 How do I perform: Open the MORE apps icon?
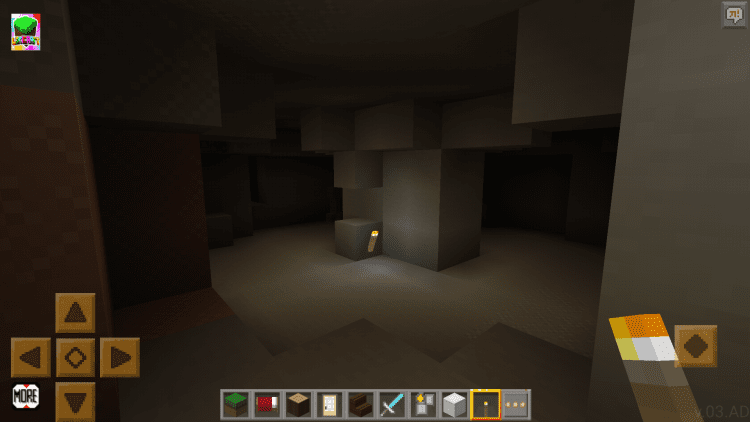pos(26,396)
